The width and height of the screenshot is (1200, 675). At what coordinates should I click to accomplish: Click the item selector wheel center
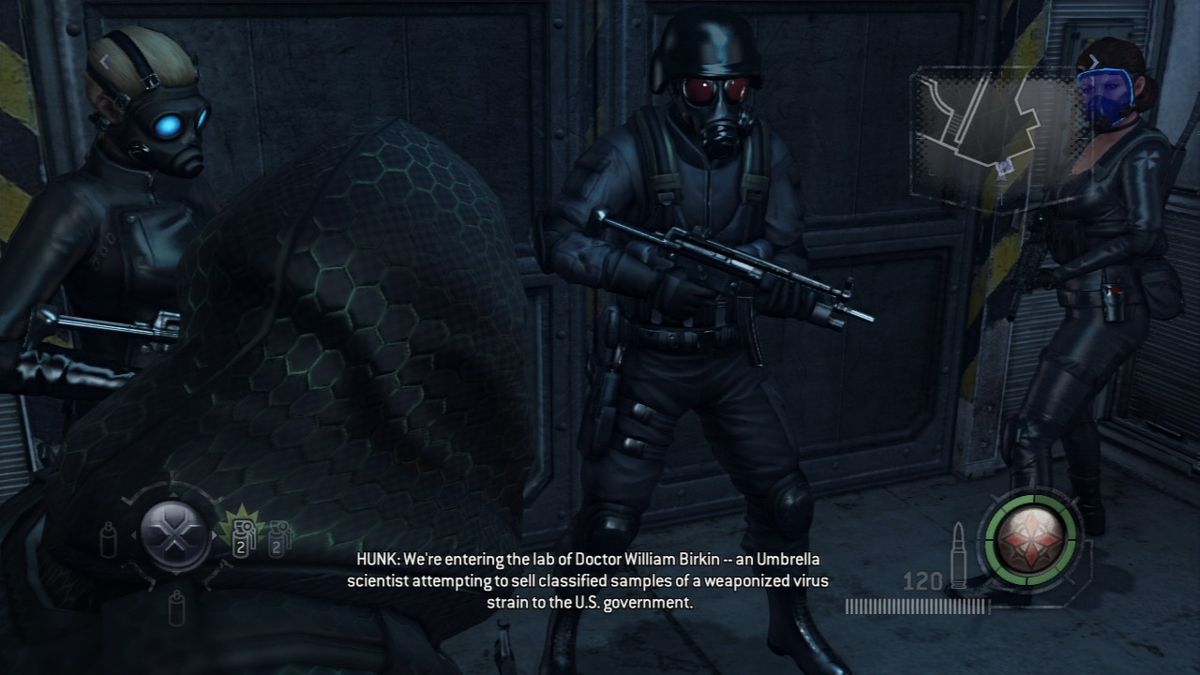(x=175, y=533)
